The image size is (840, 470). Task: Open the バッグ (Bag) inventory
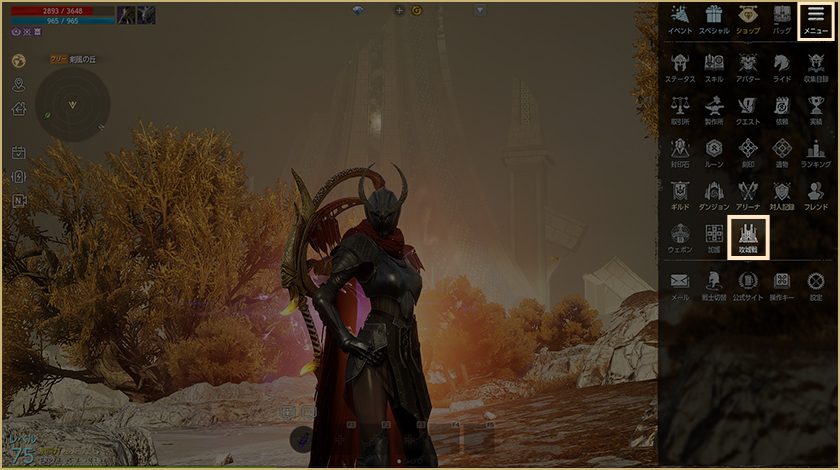pyautogui.click(x=781, y=19)
